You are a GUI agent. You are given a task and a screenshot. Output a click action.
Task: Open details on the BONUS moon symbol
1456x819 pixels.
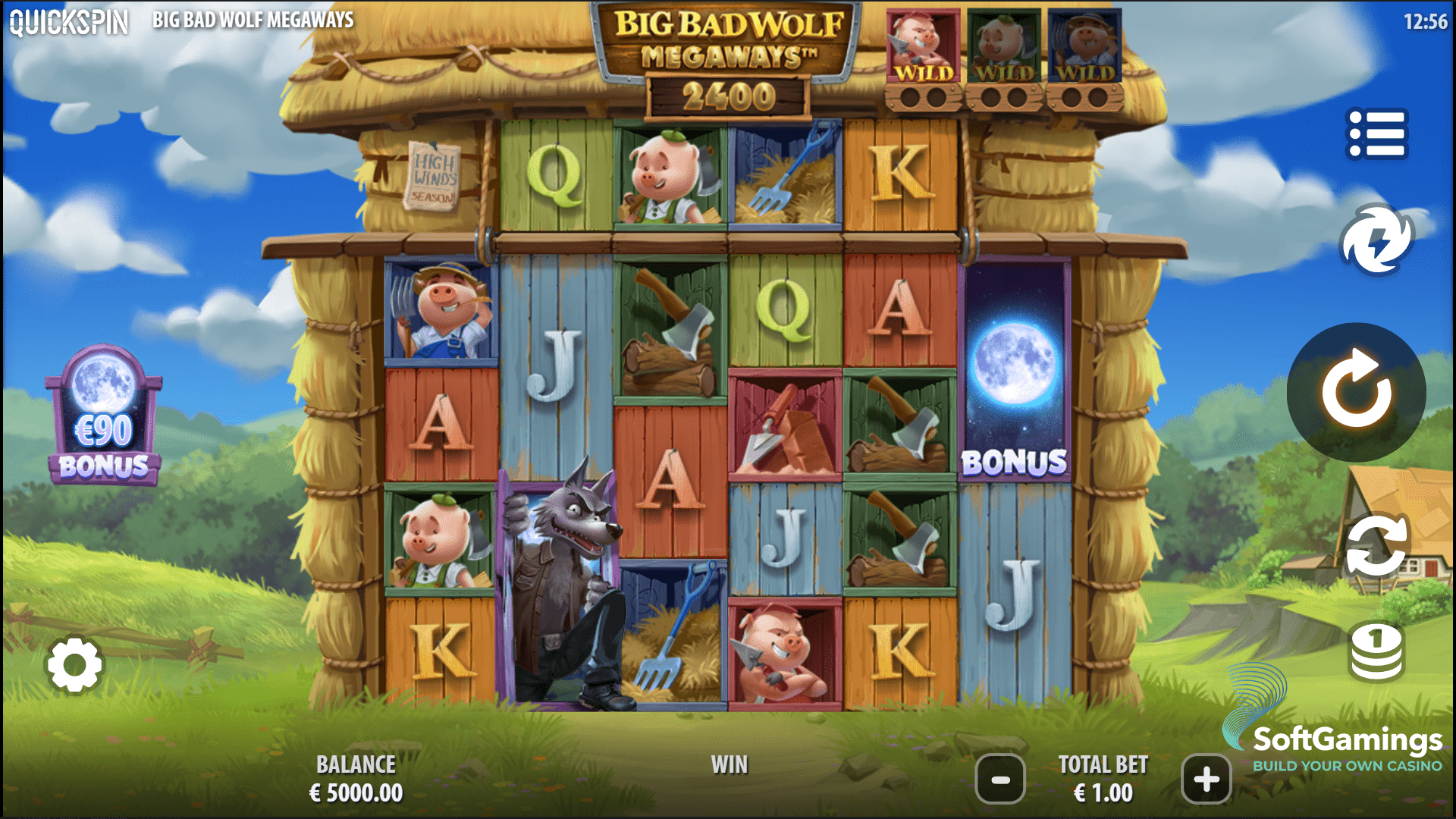pyautogui.click(x=1015, y=402)
